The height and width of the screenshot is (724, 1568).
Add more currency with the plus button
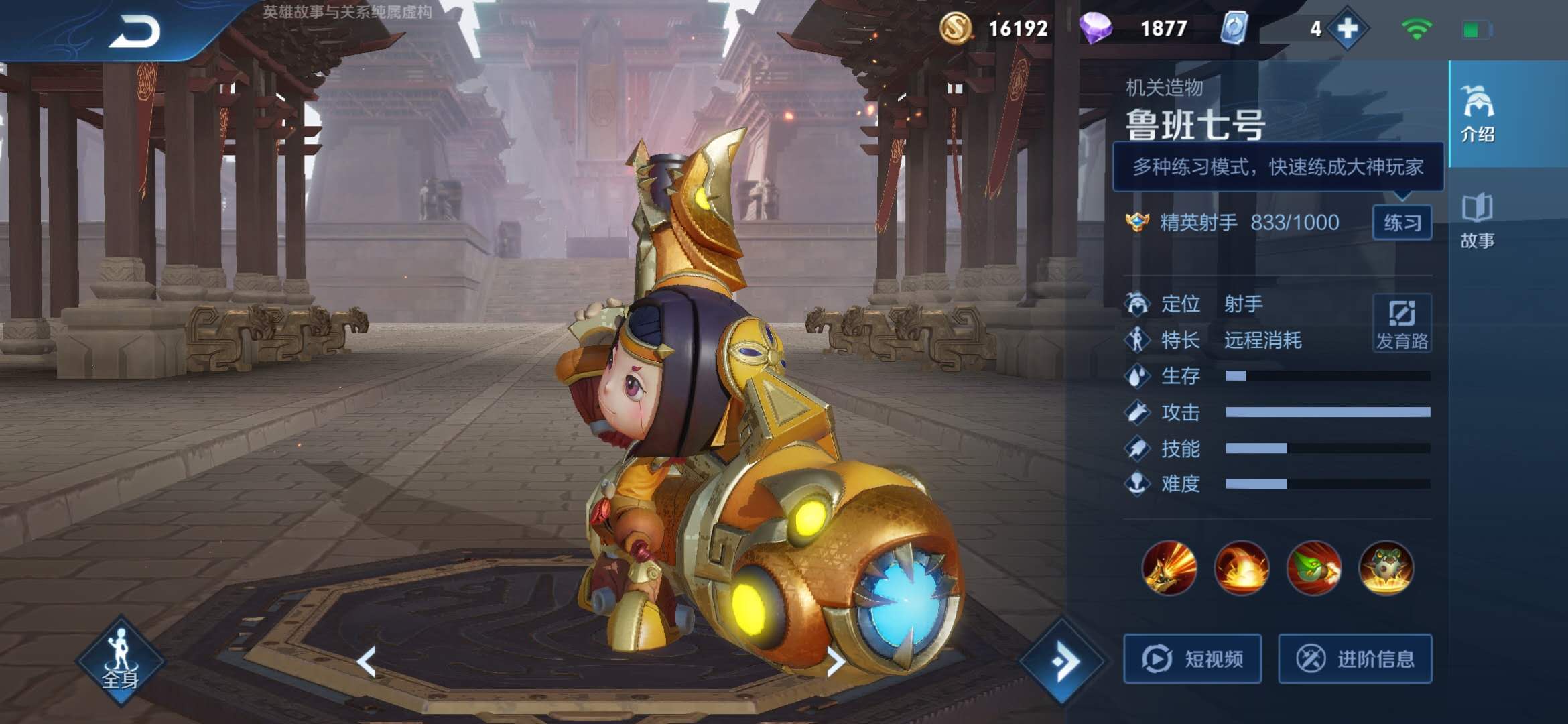tap(1347, 29)
